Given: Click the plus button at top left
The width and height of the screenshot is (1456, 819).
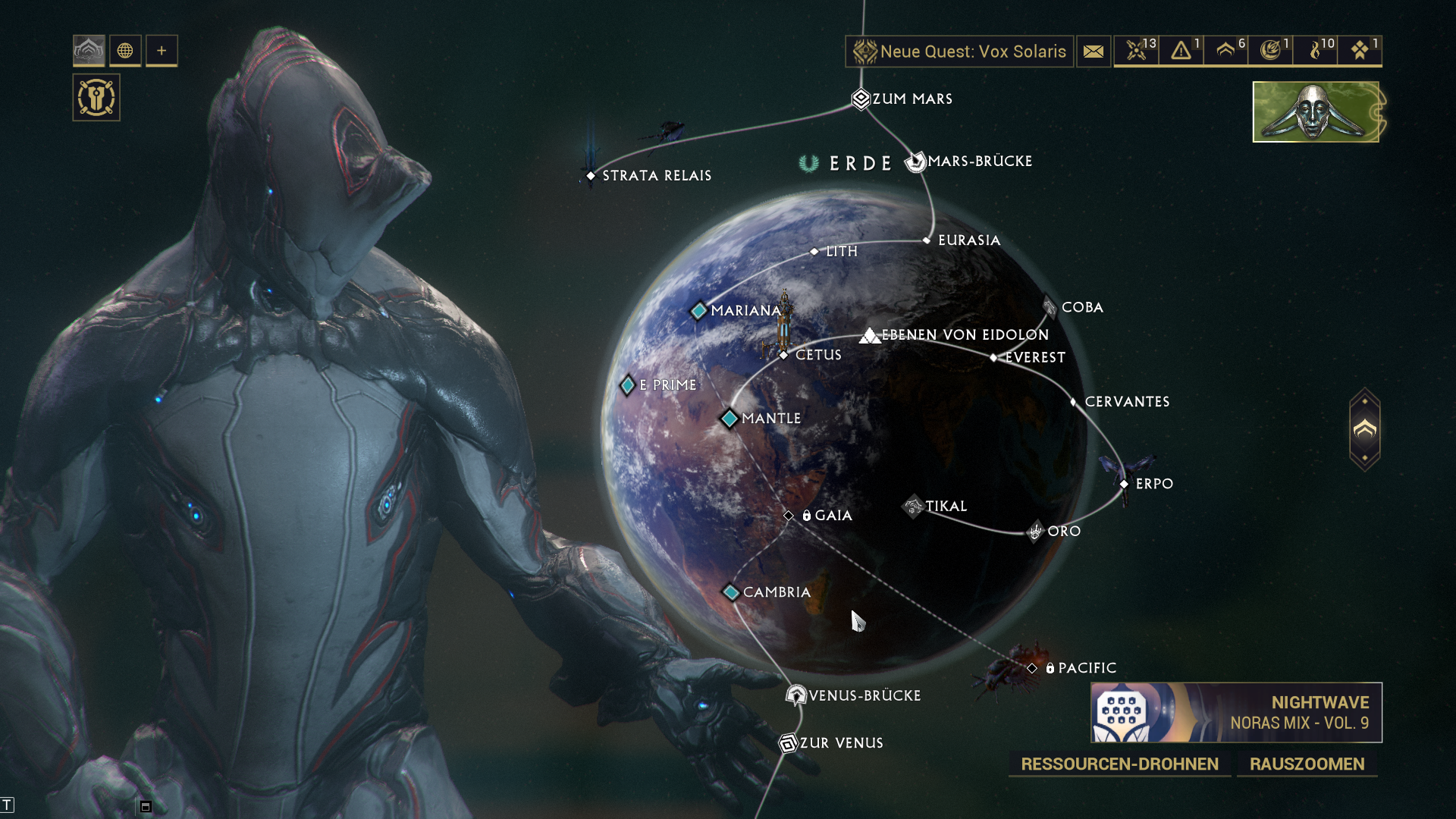Looking at the screenshot, I should pyautogui.click(x=162, y=51).
